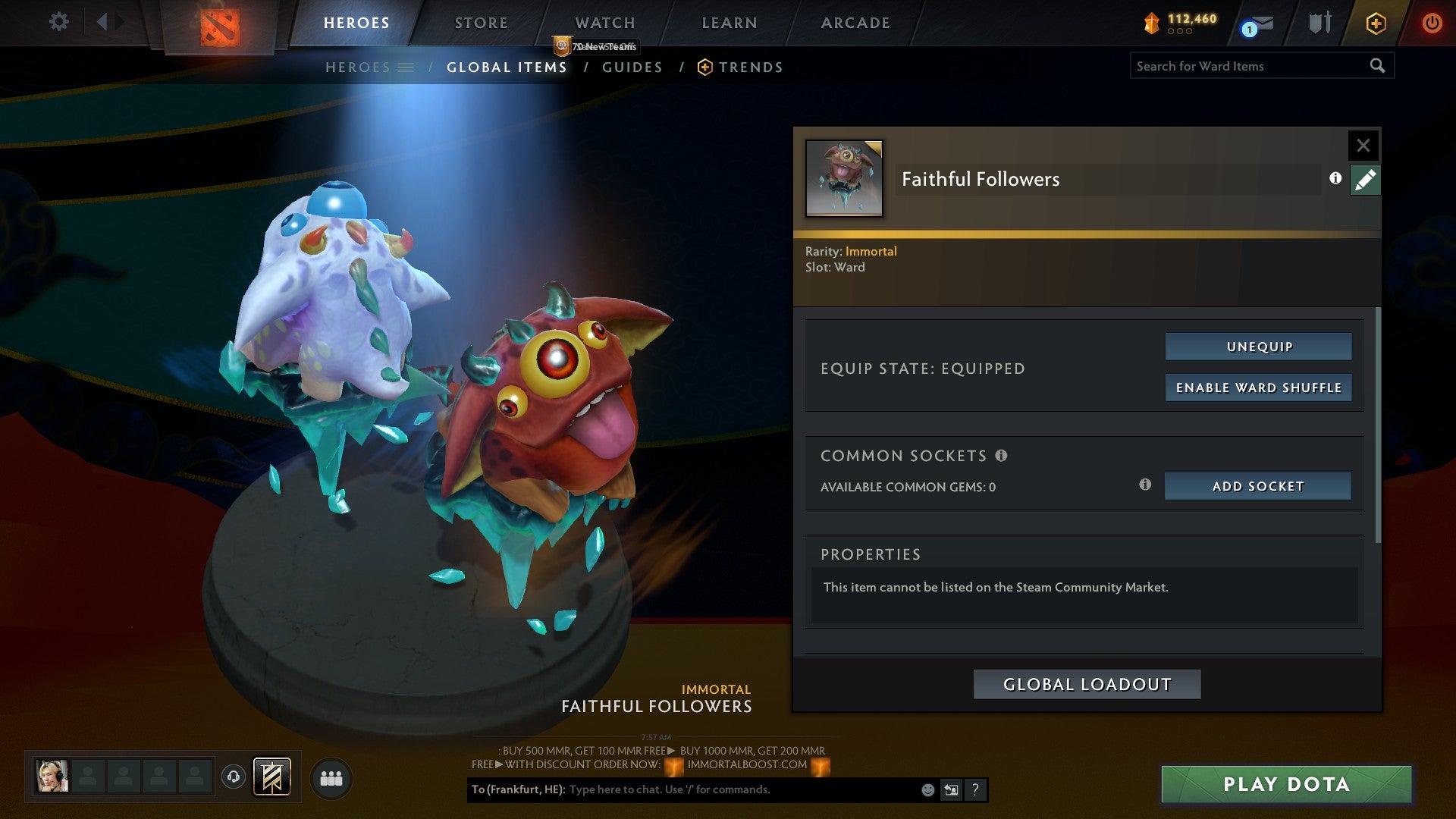Viewport: 1456px width, 819px height.
Task: Enable Ward Shuffle
Action: [1259, 387]
